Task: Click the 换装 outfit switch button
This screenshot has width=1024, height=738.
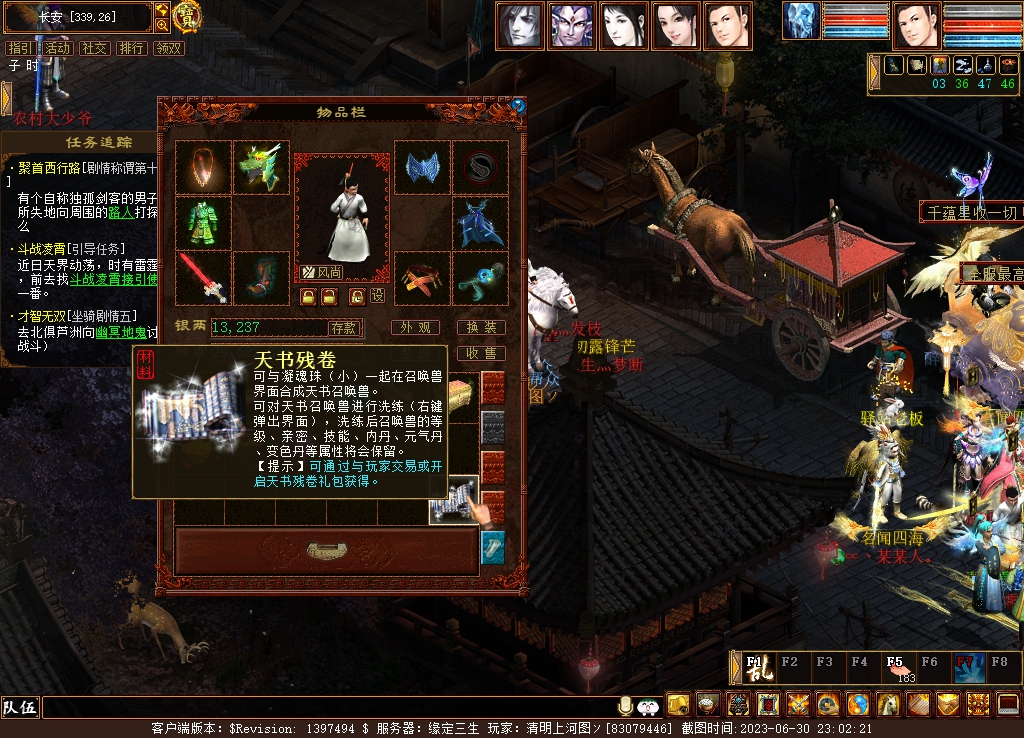Action: click(x=481, y=328)
